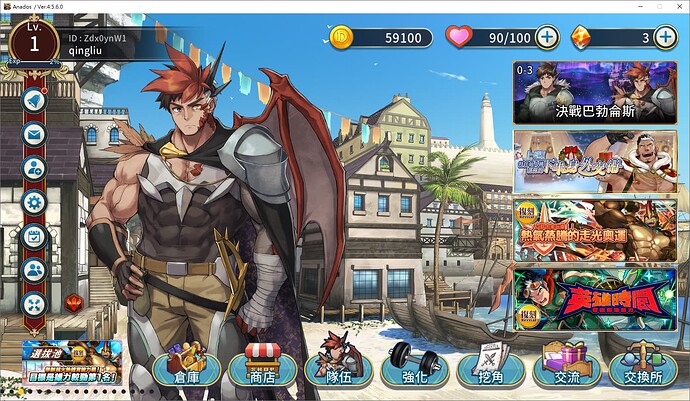Open the 挖角 recruit menu
The image size is (690, 401).
489,368
